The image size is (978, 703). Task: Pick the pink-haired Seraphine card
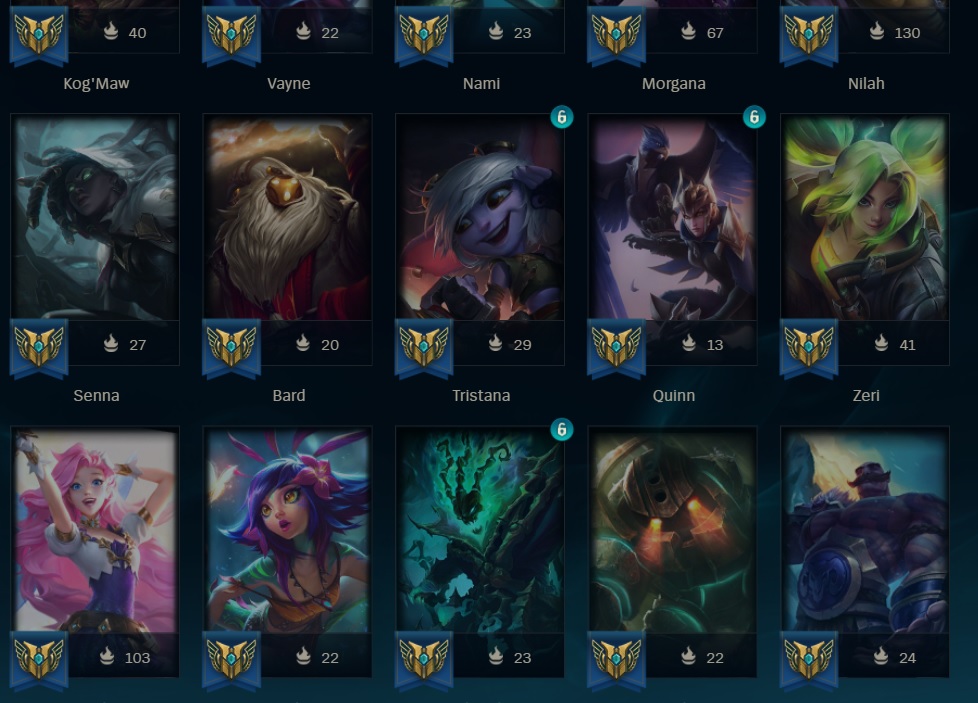95,532
